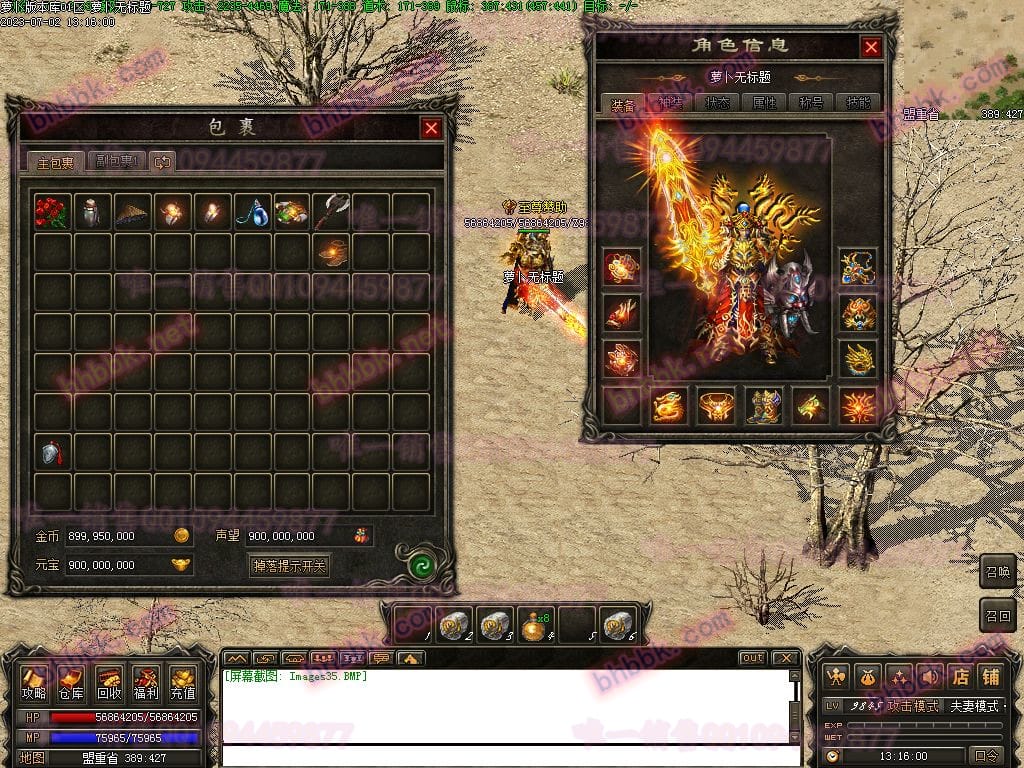Select the battle axe in the bag
Screen dimensions: 1024x768
[331, 212]
